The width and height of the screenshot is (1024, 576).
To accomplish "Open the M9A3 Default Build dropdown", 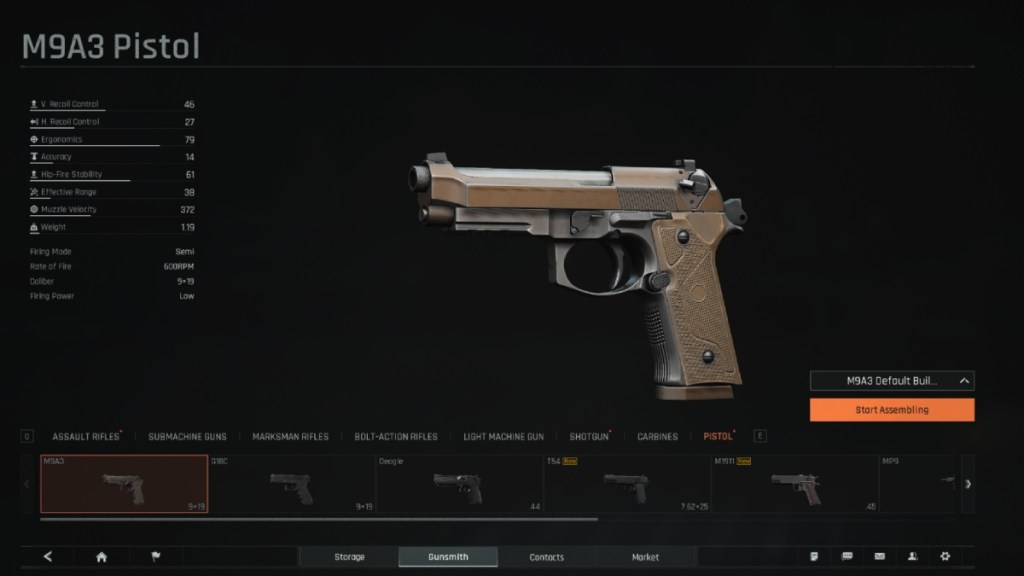I will point(891,381).
